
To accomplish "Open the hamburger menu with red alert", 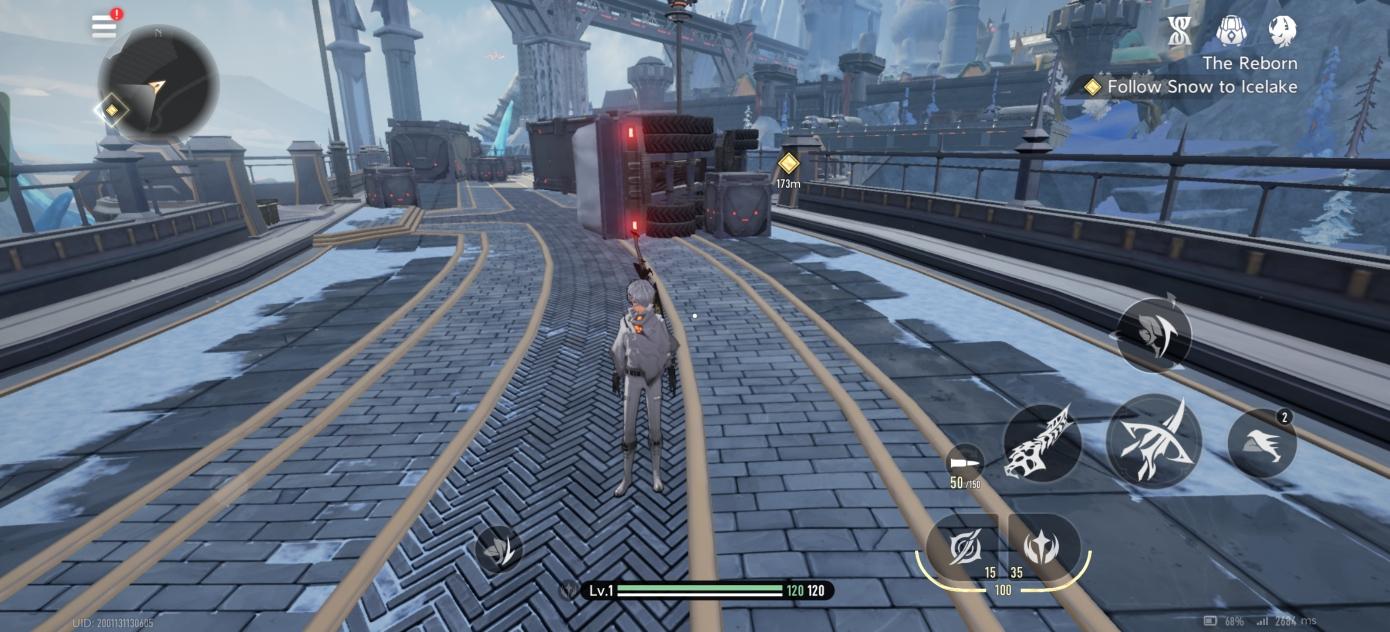I will [105, 26].
